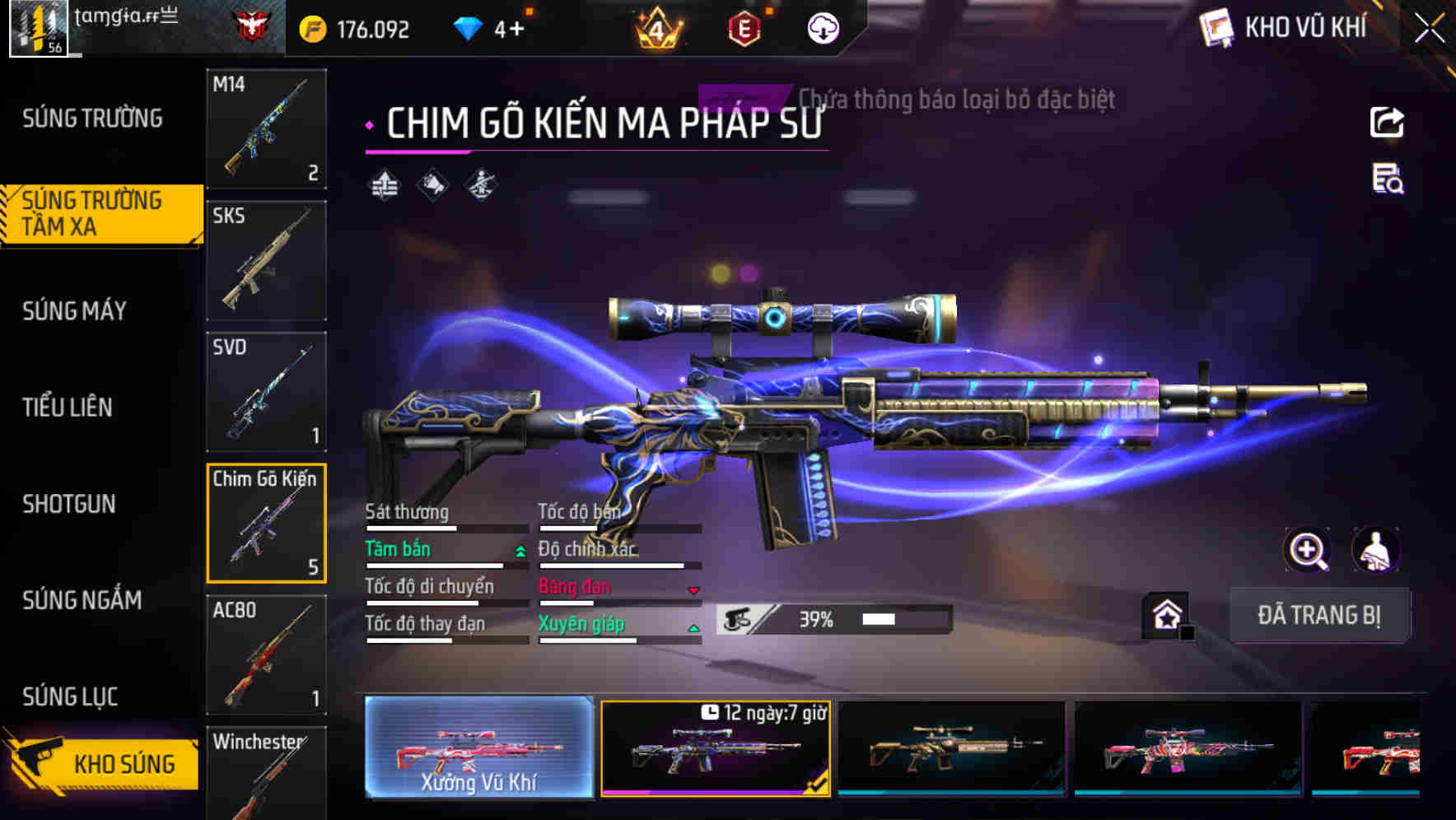The height and width of the screenshot is (820, 1456).
Task: Click the cloud download icon in top bar
Action: click(823, 27)
